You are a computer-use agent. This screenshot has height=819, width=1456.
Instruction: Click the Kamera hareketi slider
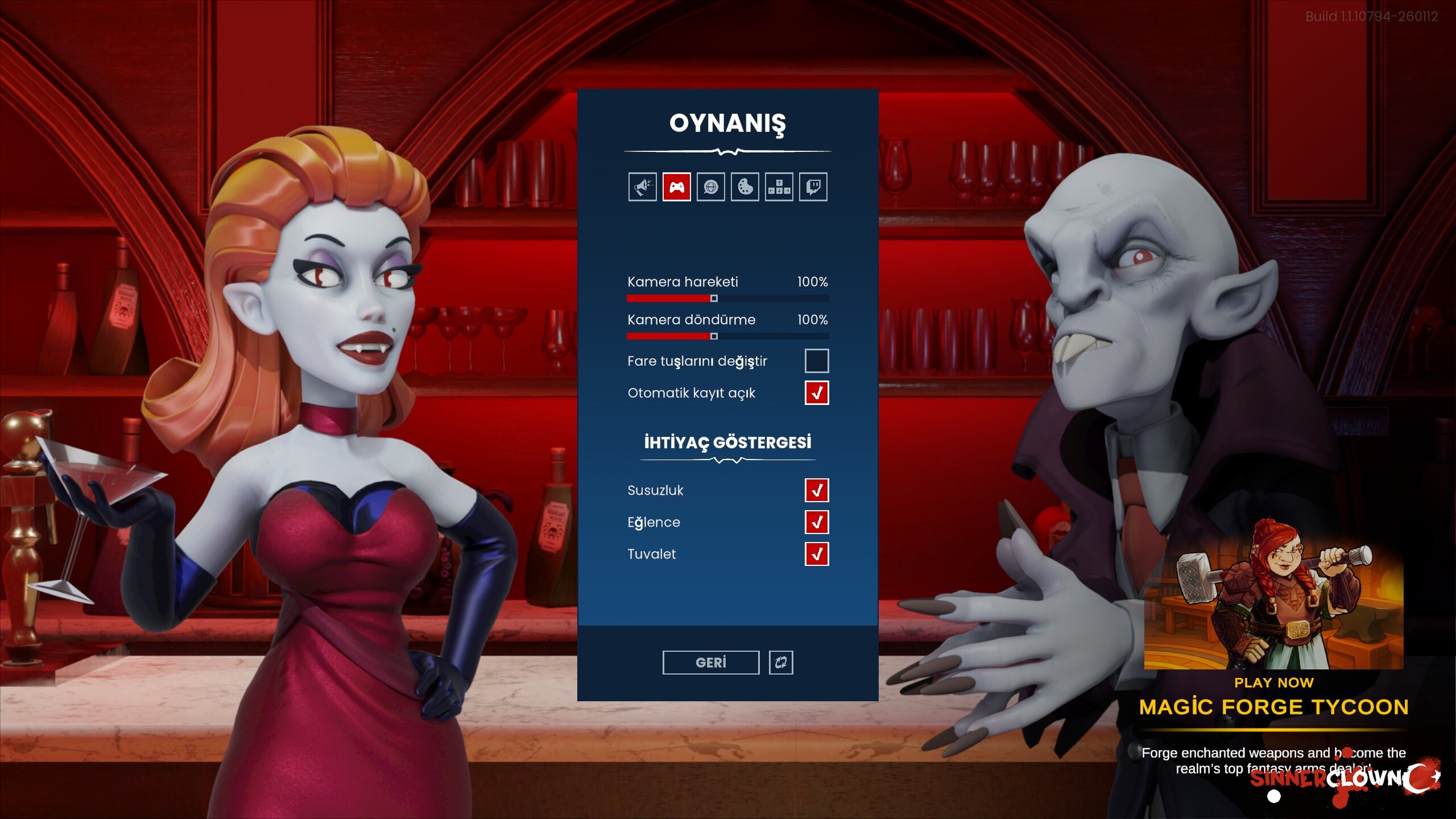(x=714, y=299)
